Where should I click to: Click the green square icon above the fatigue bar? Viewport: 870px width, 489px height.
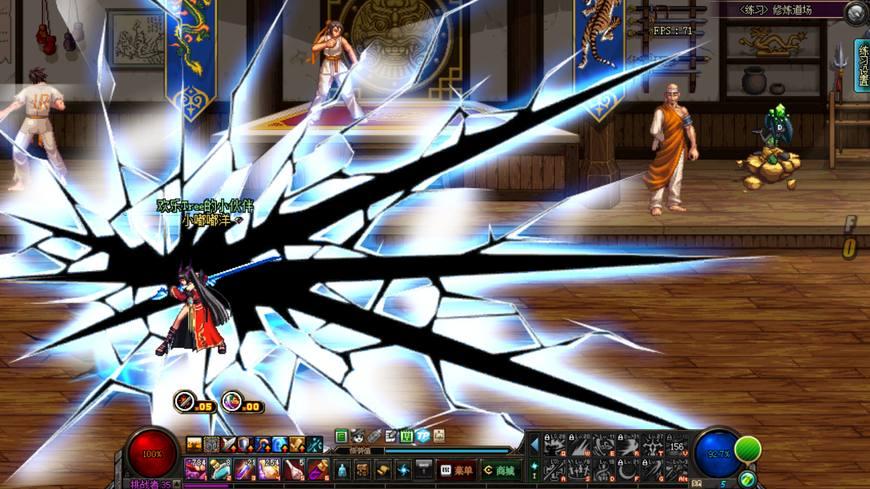(341, 436)
